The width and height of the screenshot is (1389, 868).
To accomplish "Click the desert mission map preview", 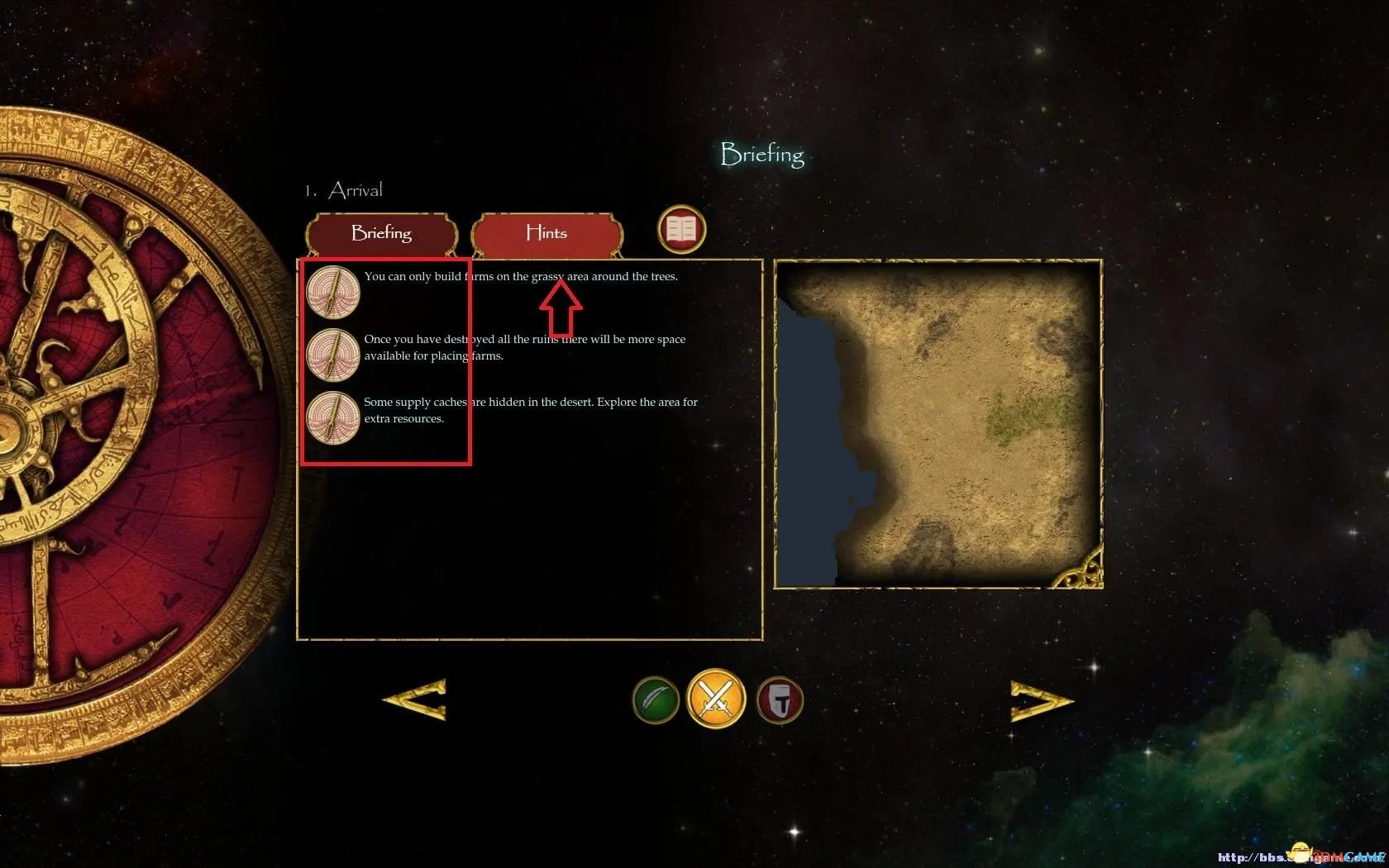I will pyautogui.click(x=938, y=424).
